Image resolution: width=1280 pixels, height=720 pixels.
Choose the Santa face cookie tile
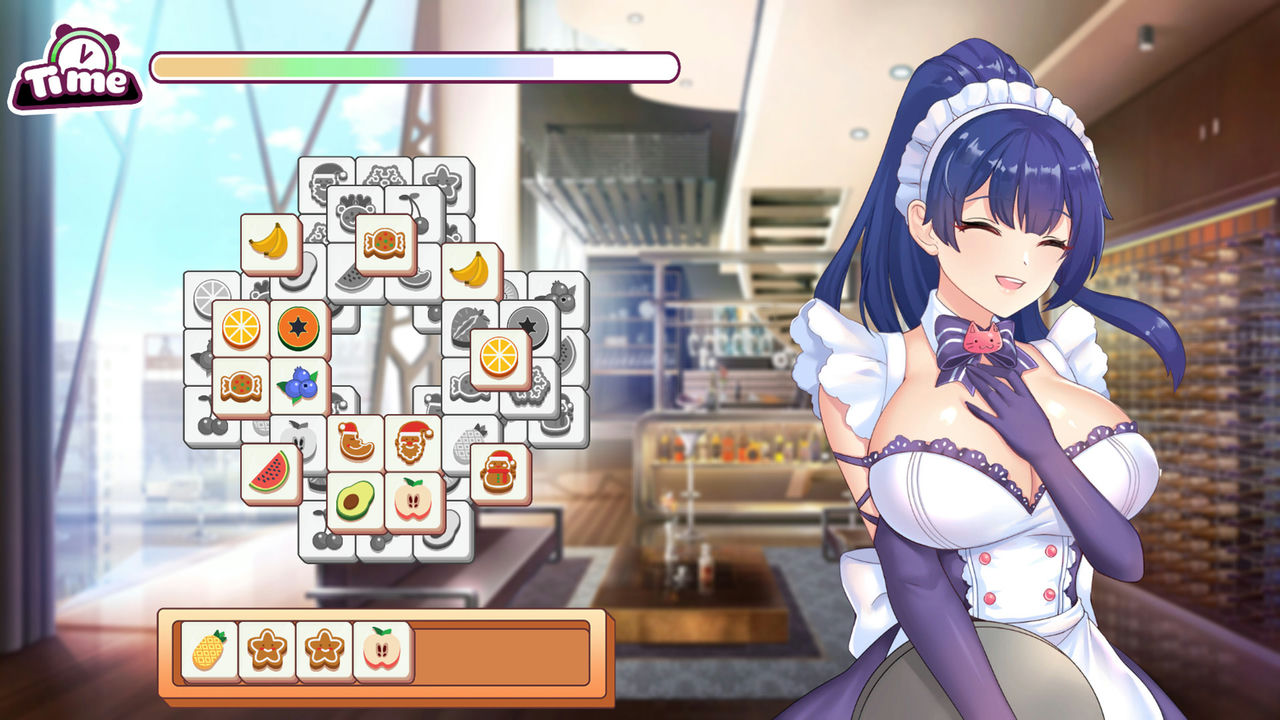pos(413,442)
